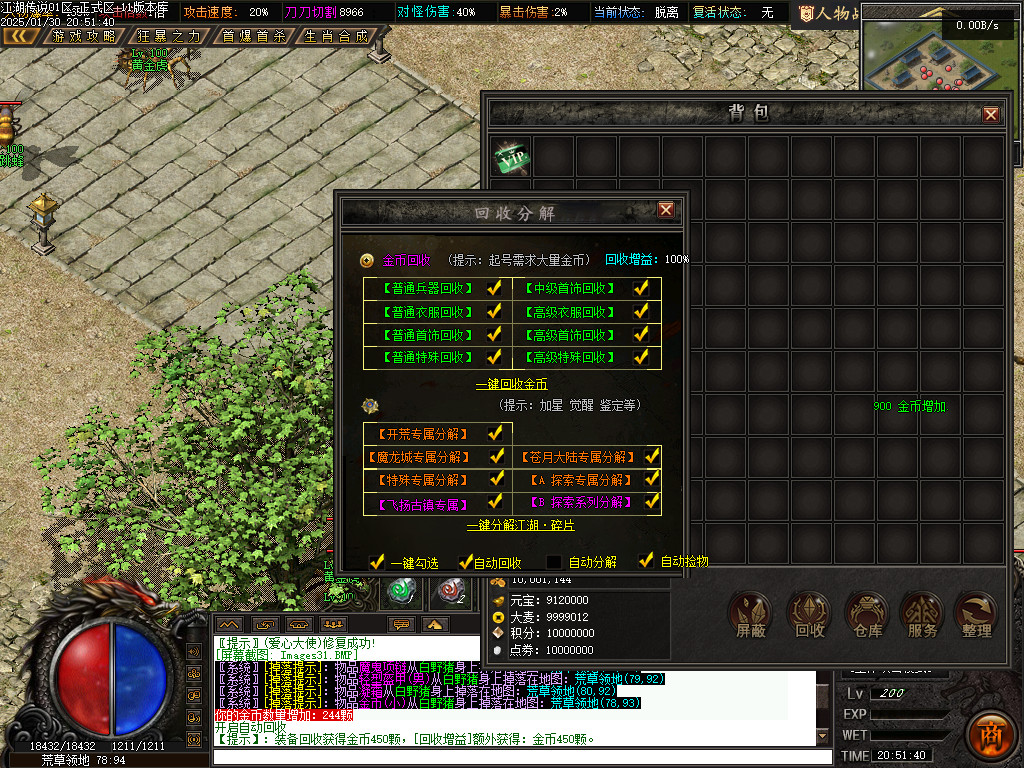Viewport: 1024px width, 768px height.
Task: Click the 一键回收金币 link
Action: click(x=511, y=384)
